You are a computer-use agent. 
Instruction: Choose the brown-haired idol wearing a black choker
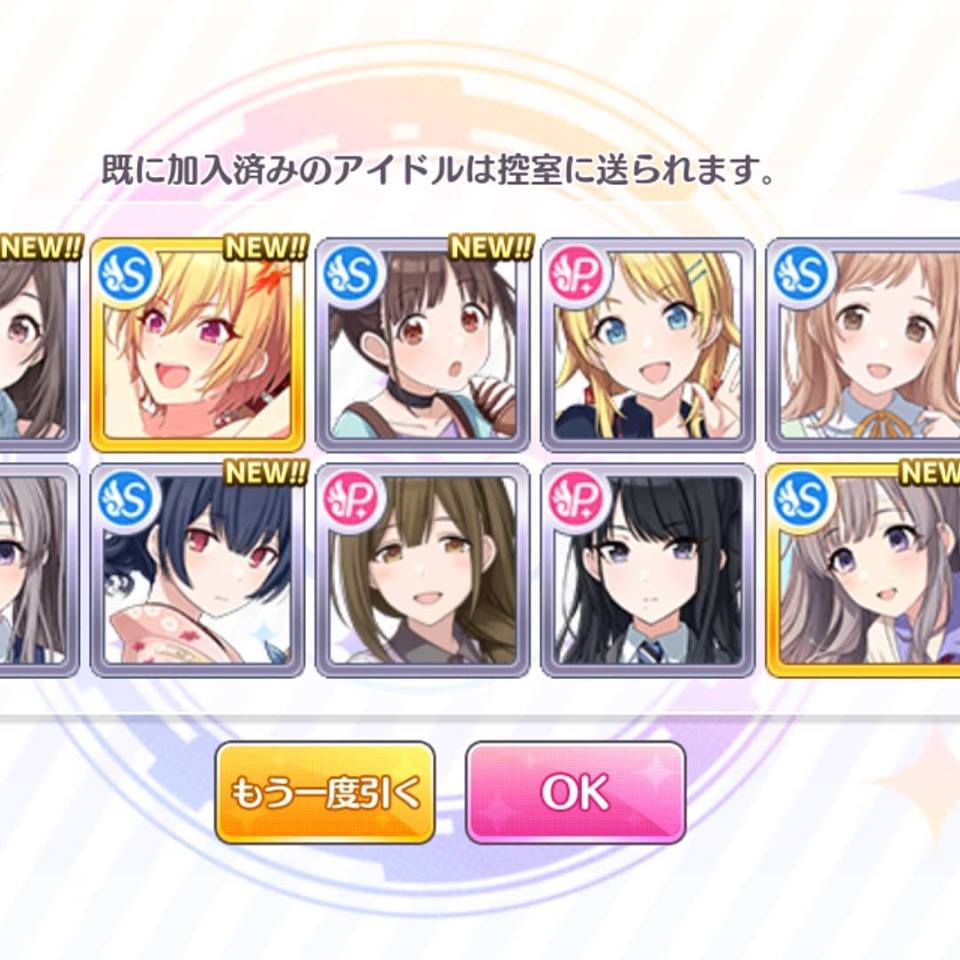[x=423, y=345]
